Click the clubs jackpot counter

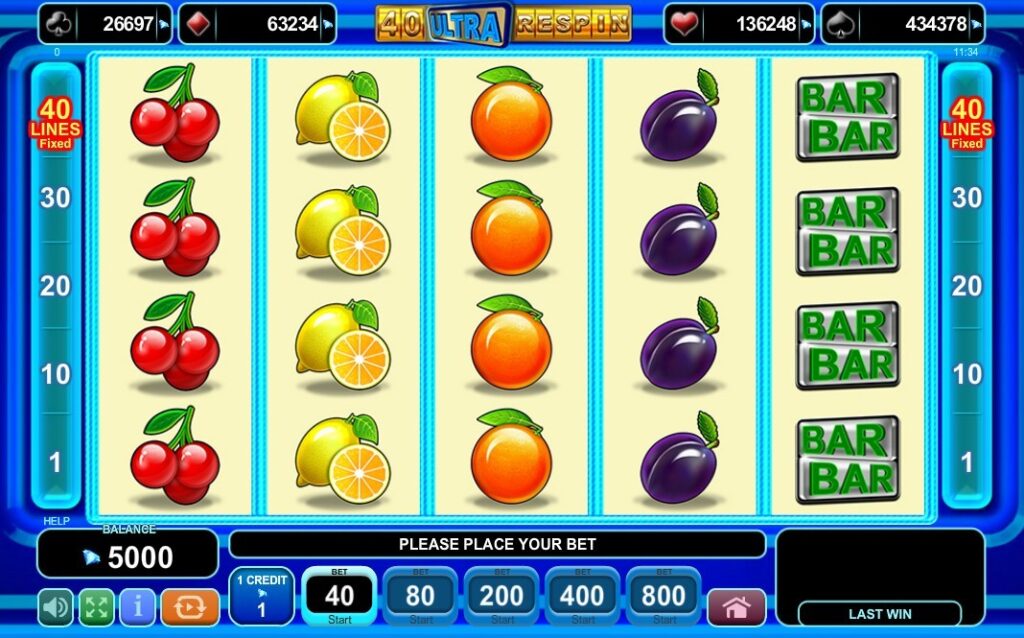coord(105,24)
